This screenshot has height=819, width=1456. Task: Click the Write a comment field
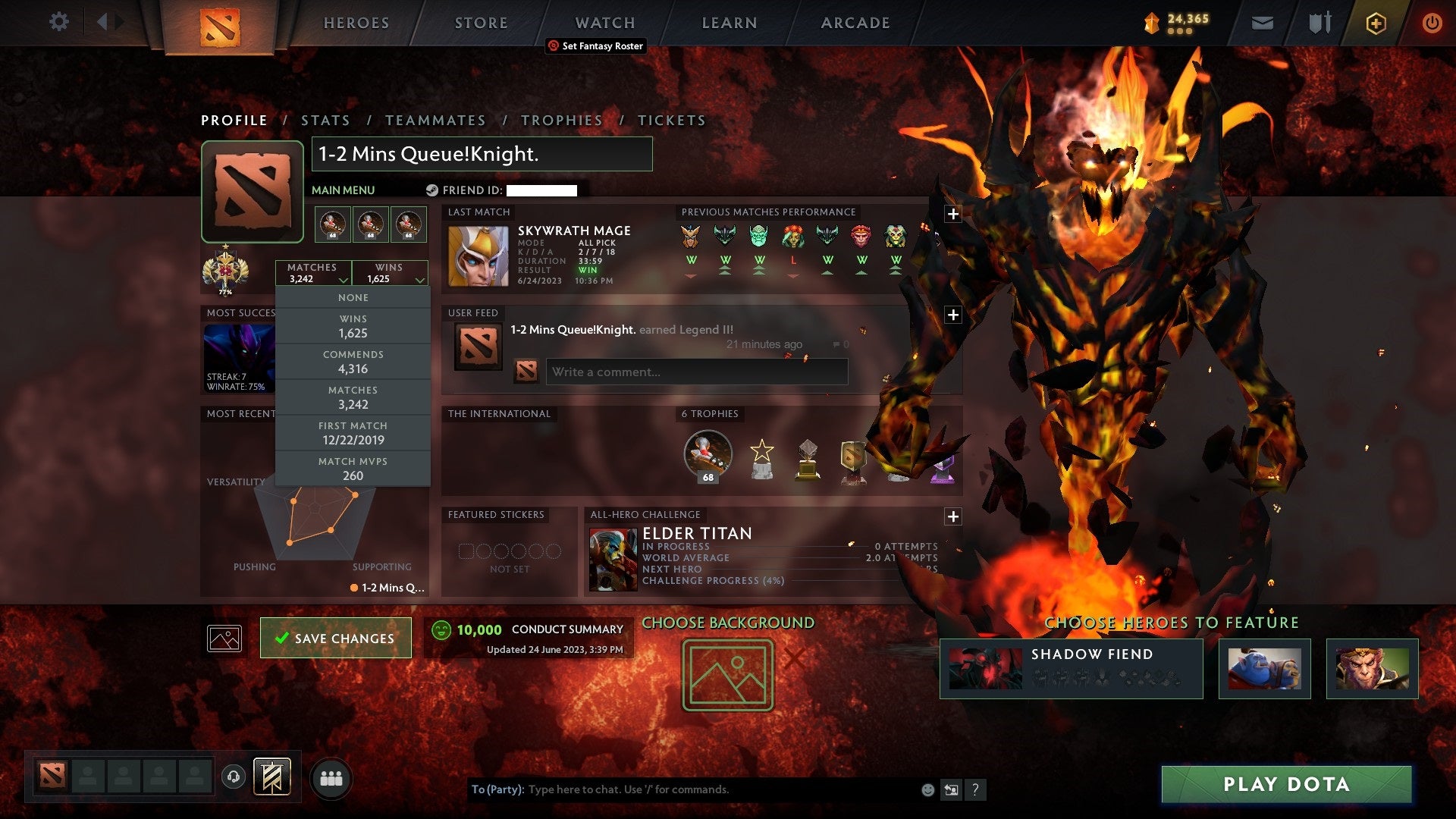[x=696, y=372]
